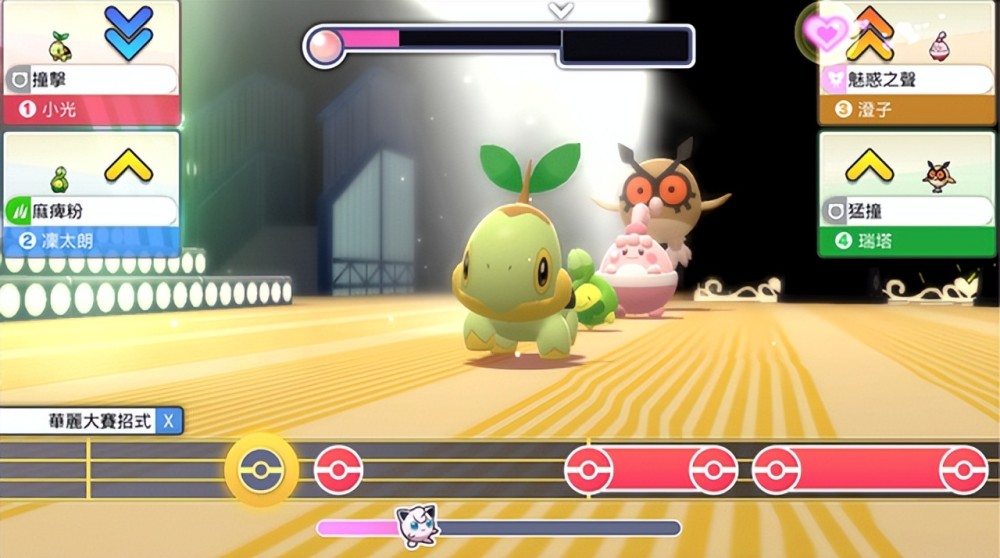Image resolution: width=1000 pixels, height=558 pixels.
Task: Choose 凜太朗's 麻痺粉 contestant panel
Action: pos(90,193)
